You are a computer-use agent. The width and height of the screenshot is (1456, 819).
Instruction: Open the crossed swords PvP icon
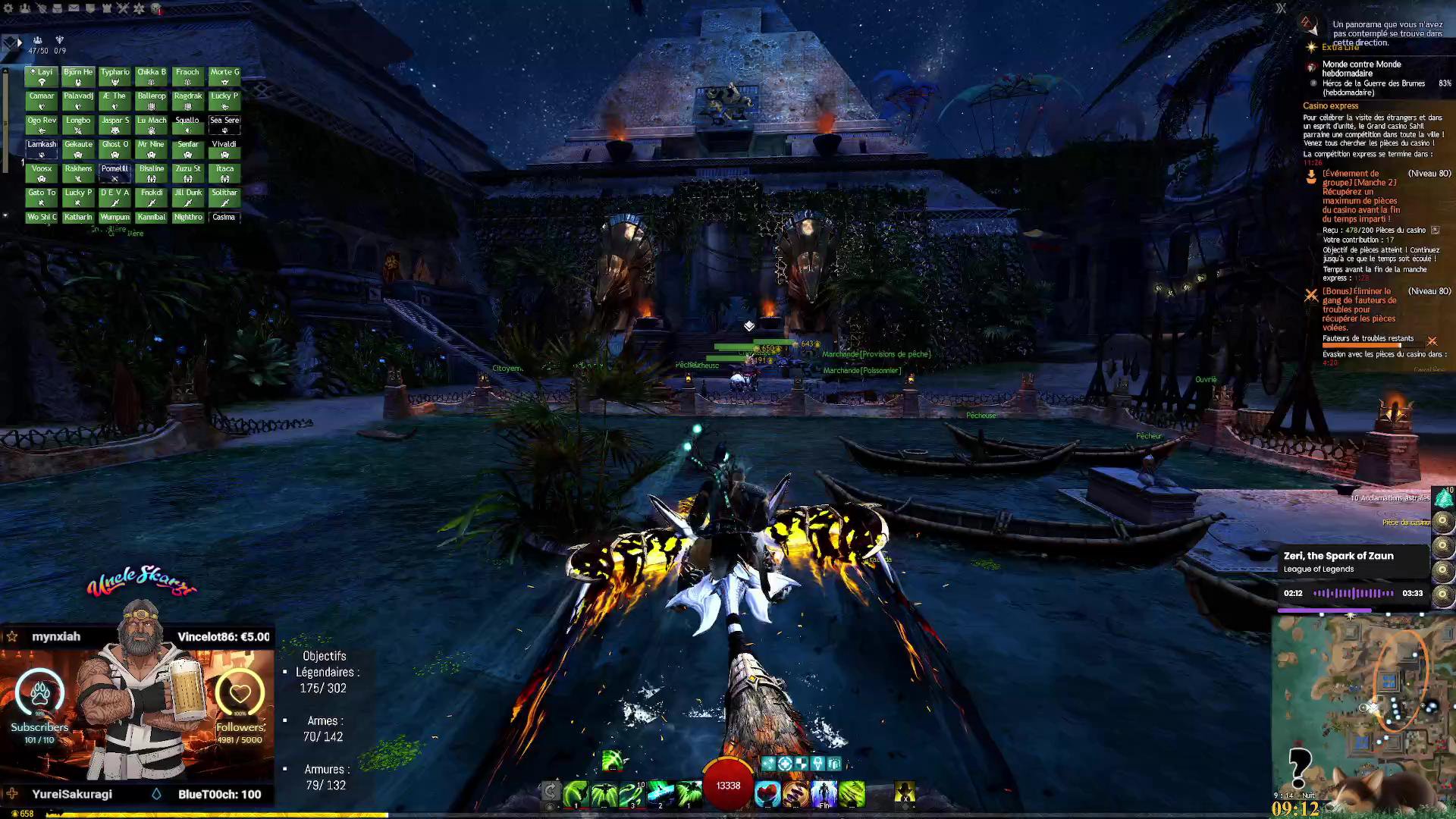click(123, 8)
